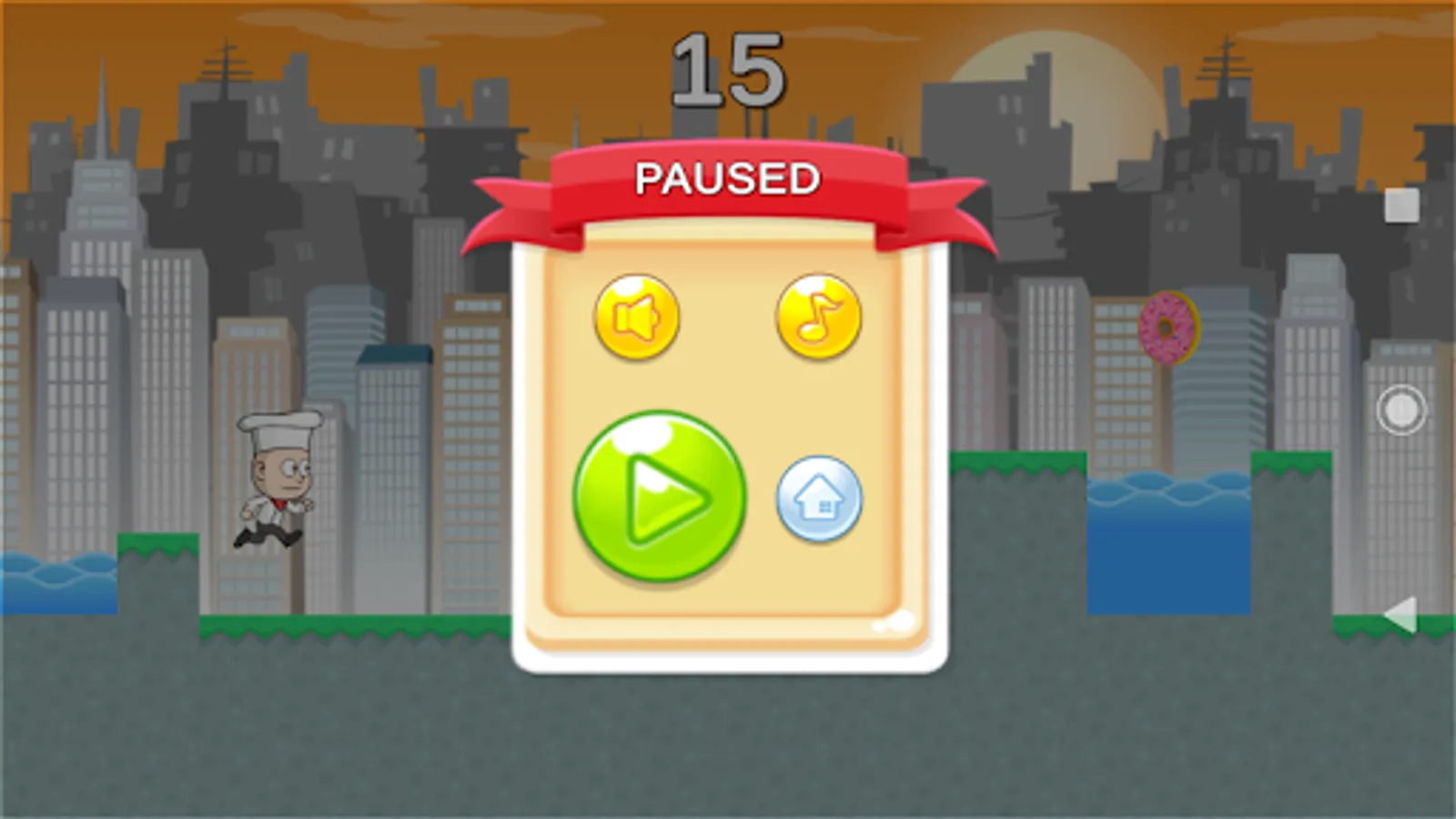Tap the pink donut floating near the skyscraper
Viewport: 1456px width, 819px height.
[1168, 328]
